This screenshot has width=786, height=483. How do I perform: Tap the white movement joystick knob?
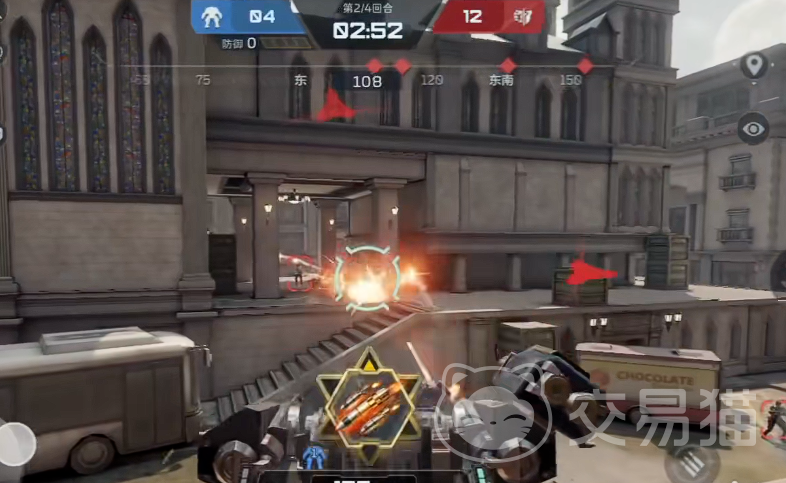(15, 443)
